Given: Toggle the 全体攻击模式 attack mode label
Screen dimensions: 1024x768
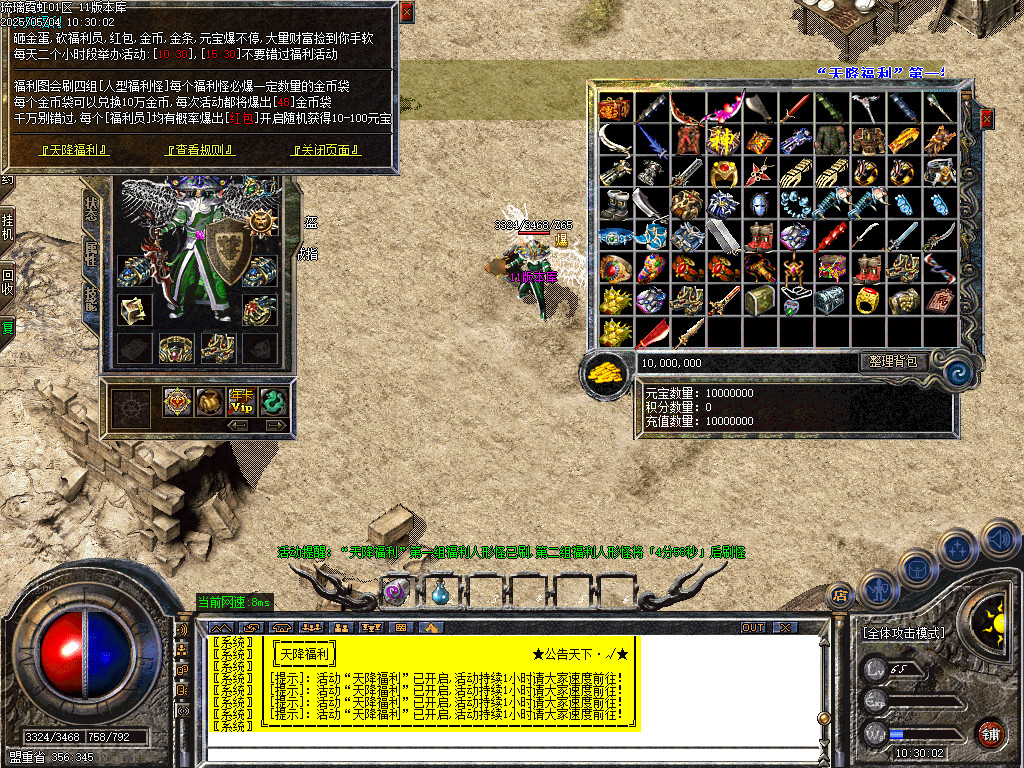Looking at the screenshot, I should tap(902, 633).
